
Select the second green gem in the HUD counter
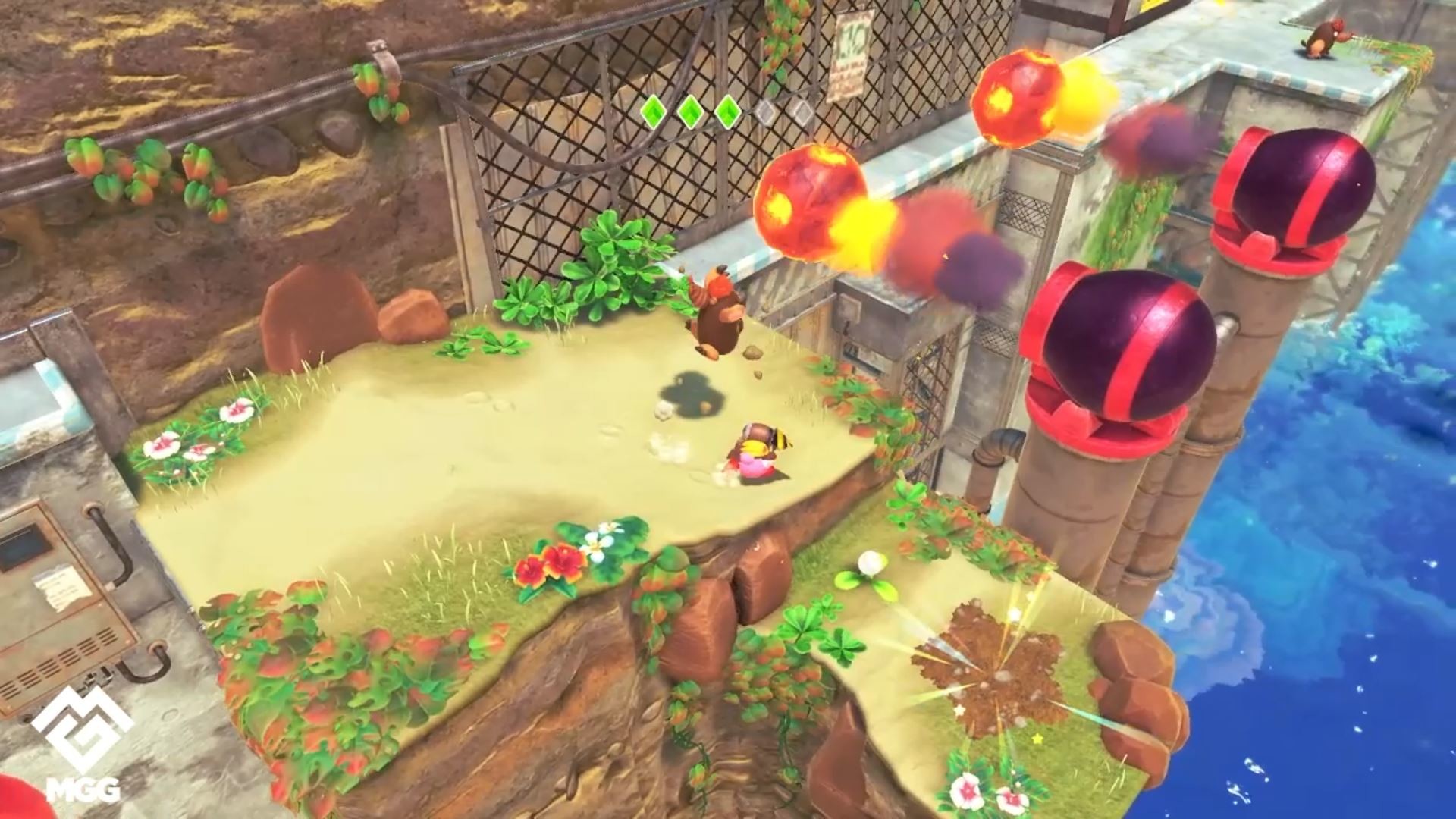coord(690,112)
